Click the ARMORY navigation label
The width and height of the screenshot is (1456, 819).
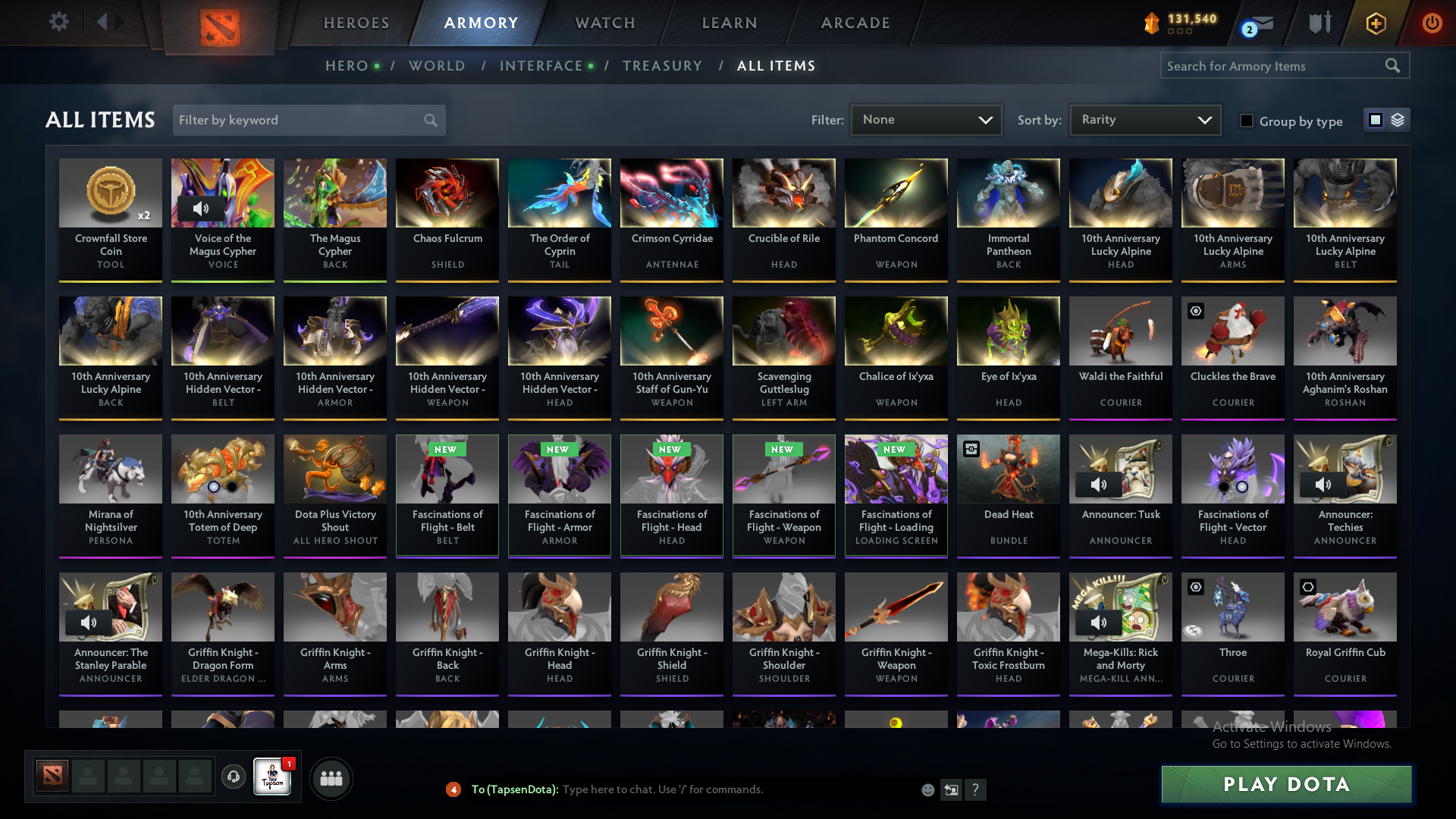[x=481, y=23]
